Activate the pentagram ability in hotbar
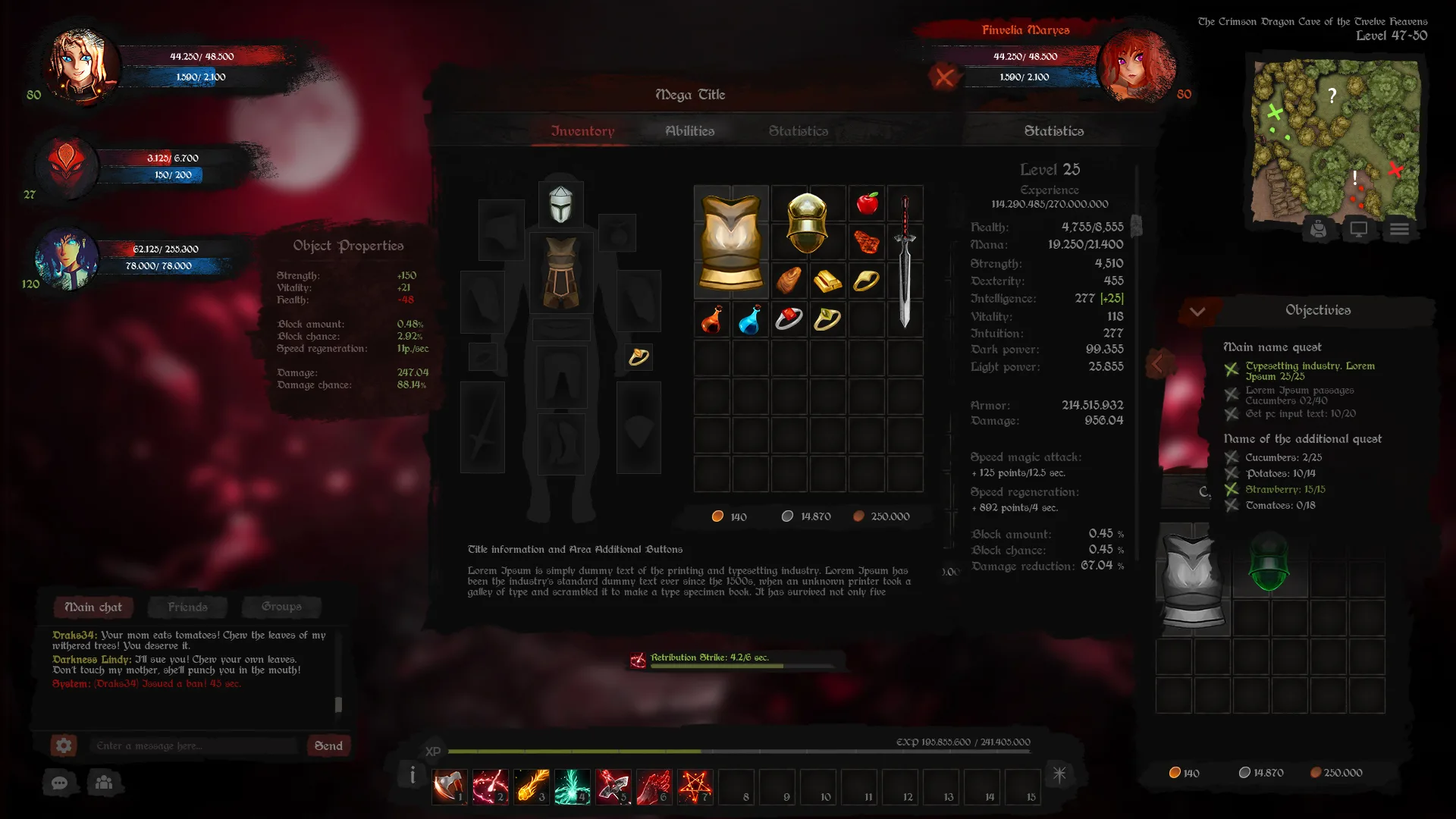Screen dimensions: 1456x819 coord(695,787)
